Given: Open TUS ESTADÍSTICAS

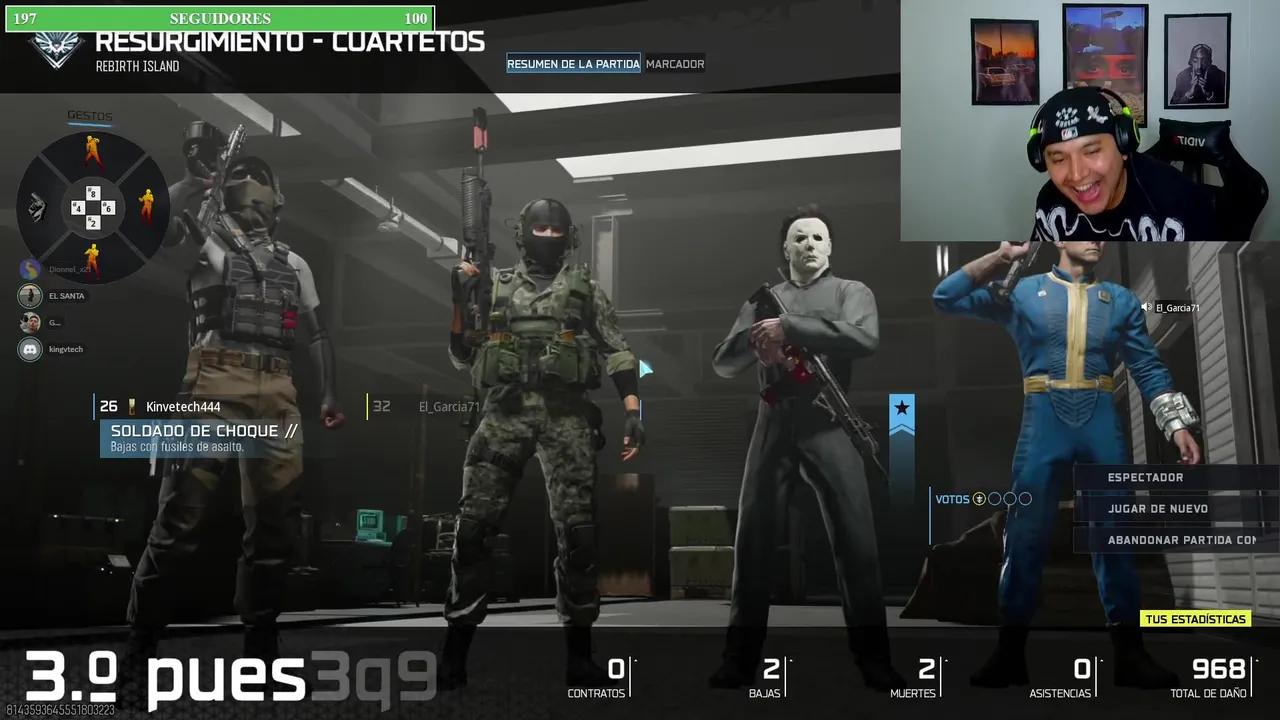Looking at the screenshot, I should coord(1196,618).
